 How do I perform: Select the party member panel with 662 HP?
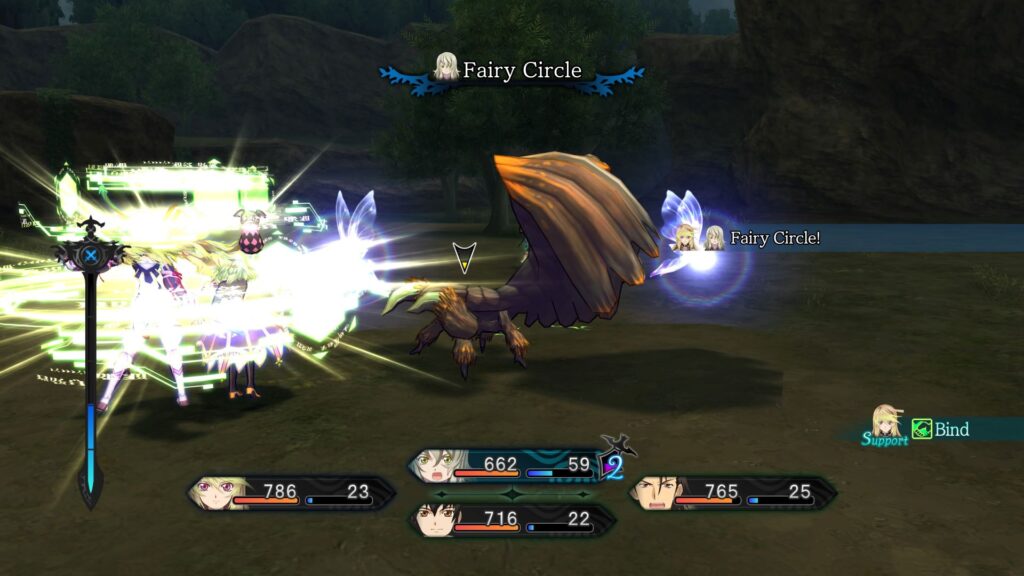point(510,465)
